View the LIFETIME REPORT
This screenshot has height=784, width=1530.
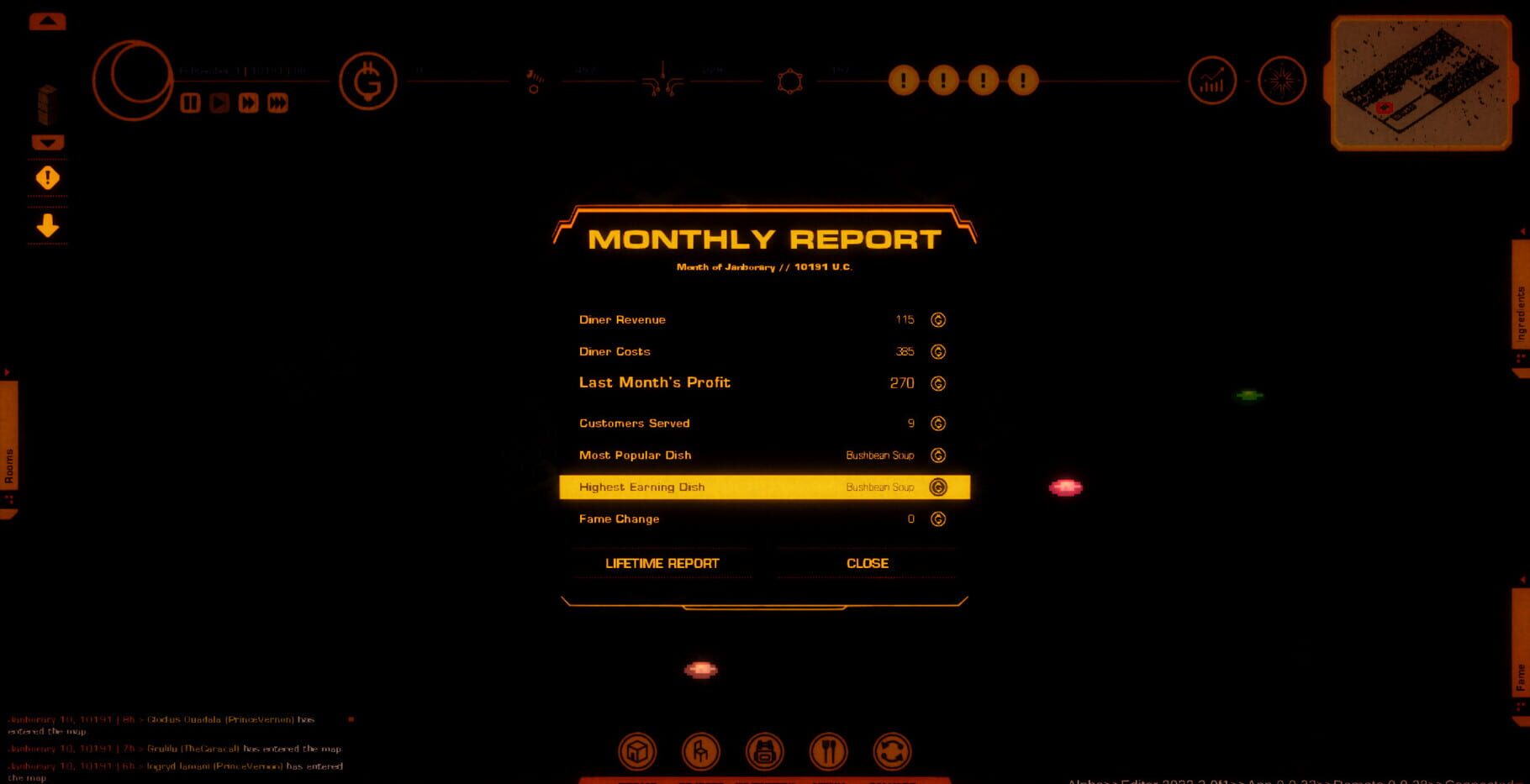pos(662,563)
